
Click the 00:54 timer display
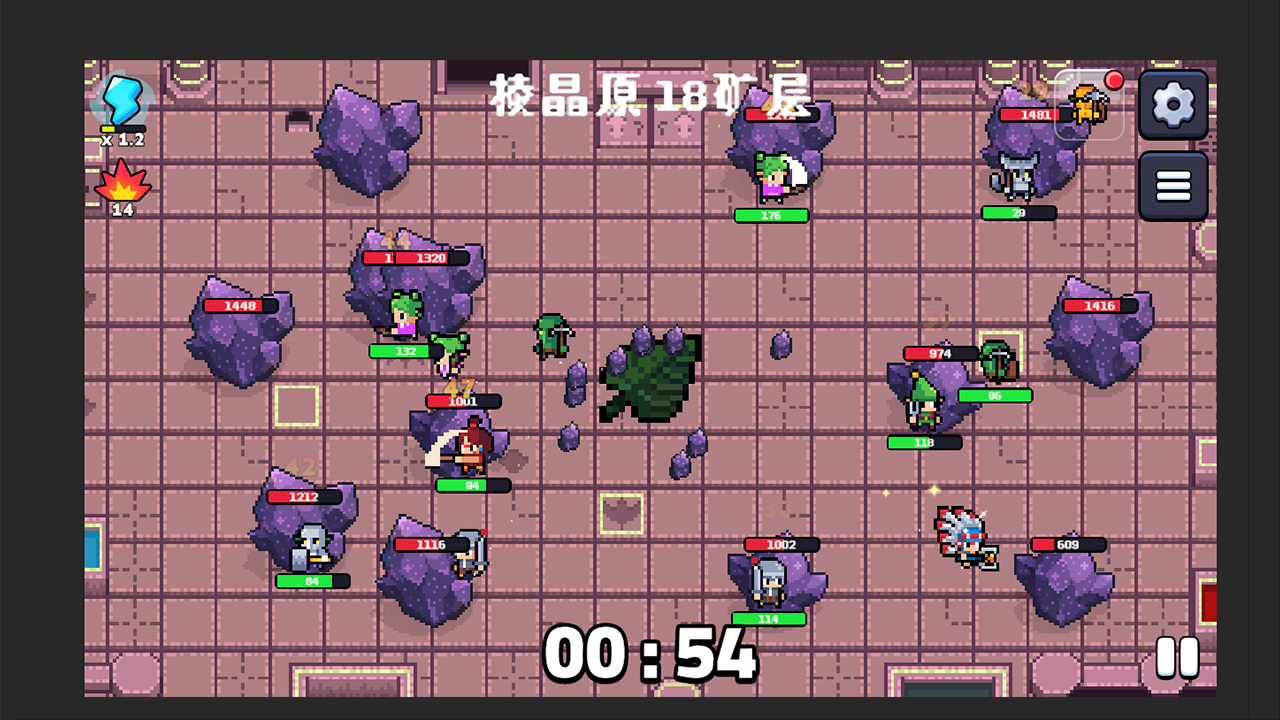[650, 655]
